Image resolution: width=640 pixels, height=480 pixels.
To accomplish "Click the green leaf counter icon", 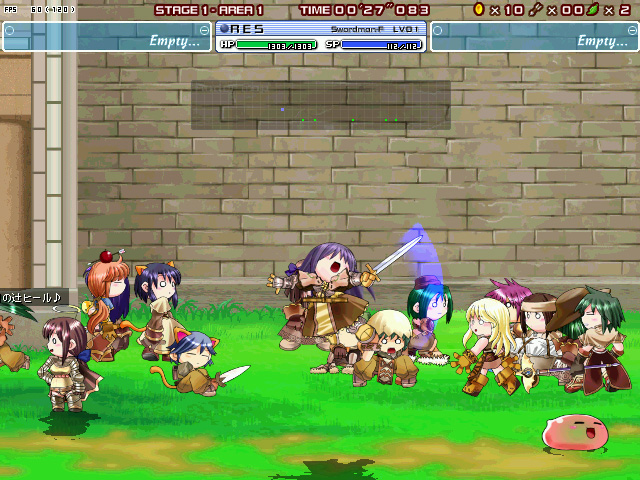I will tap(593, 9).
